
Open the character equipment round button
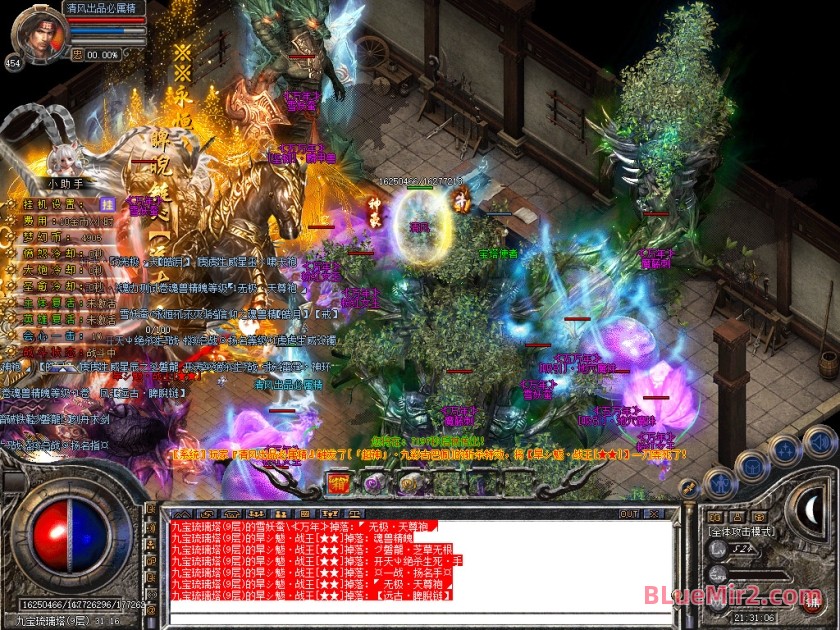pos(721,485)
